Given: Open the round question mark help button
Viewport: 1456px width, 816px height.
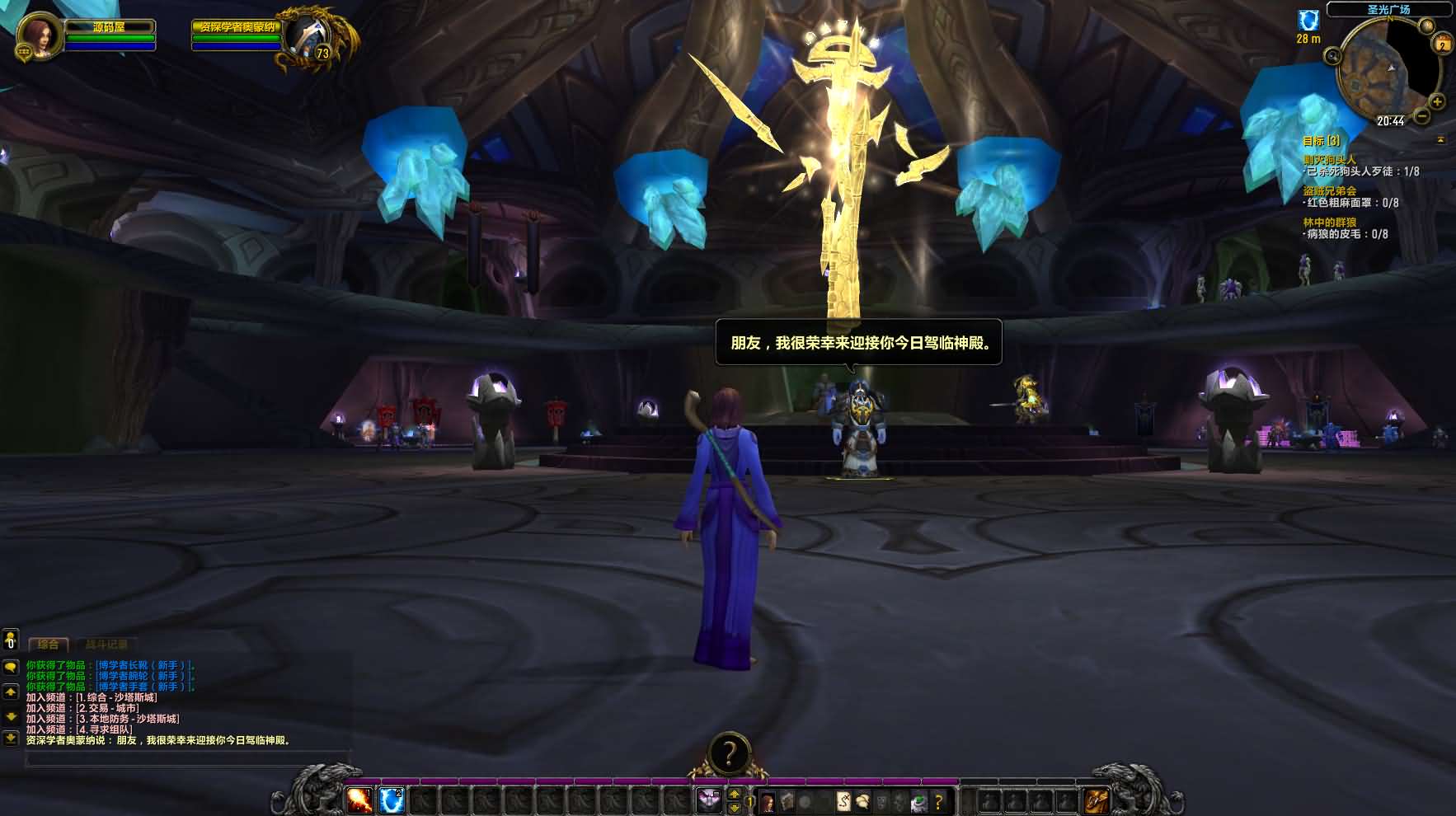Looking at the screenshot, I should click(x=729, y=753).
